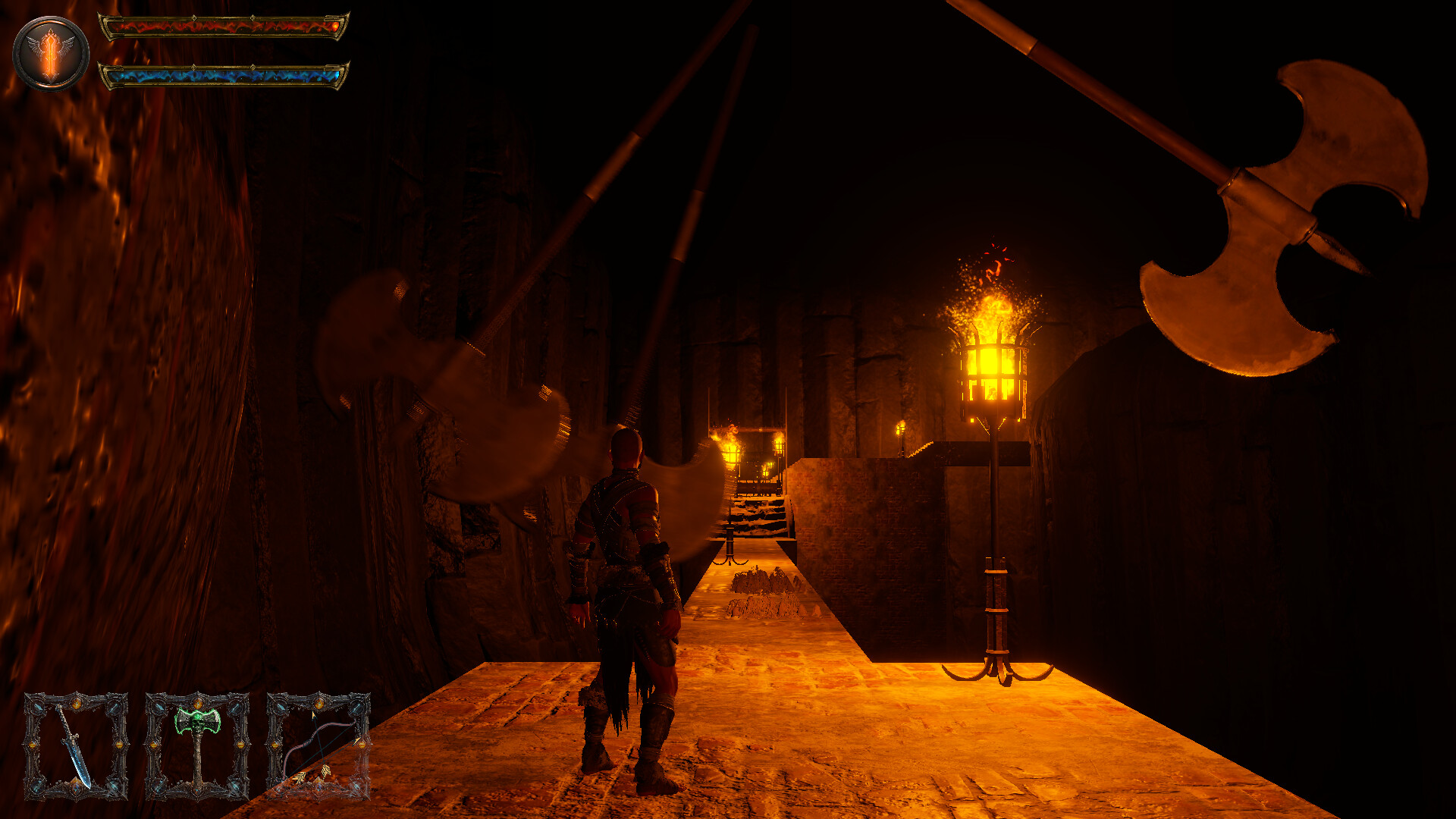Click the orange gem on the bow slot's left edge

(276, 745)
